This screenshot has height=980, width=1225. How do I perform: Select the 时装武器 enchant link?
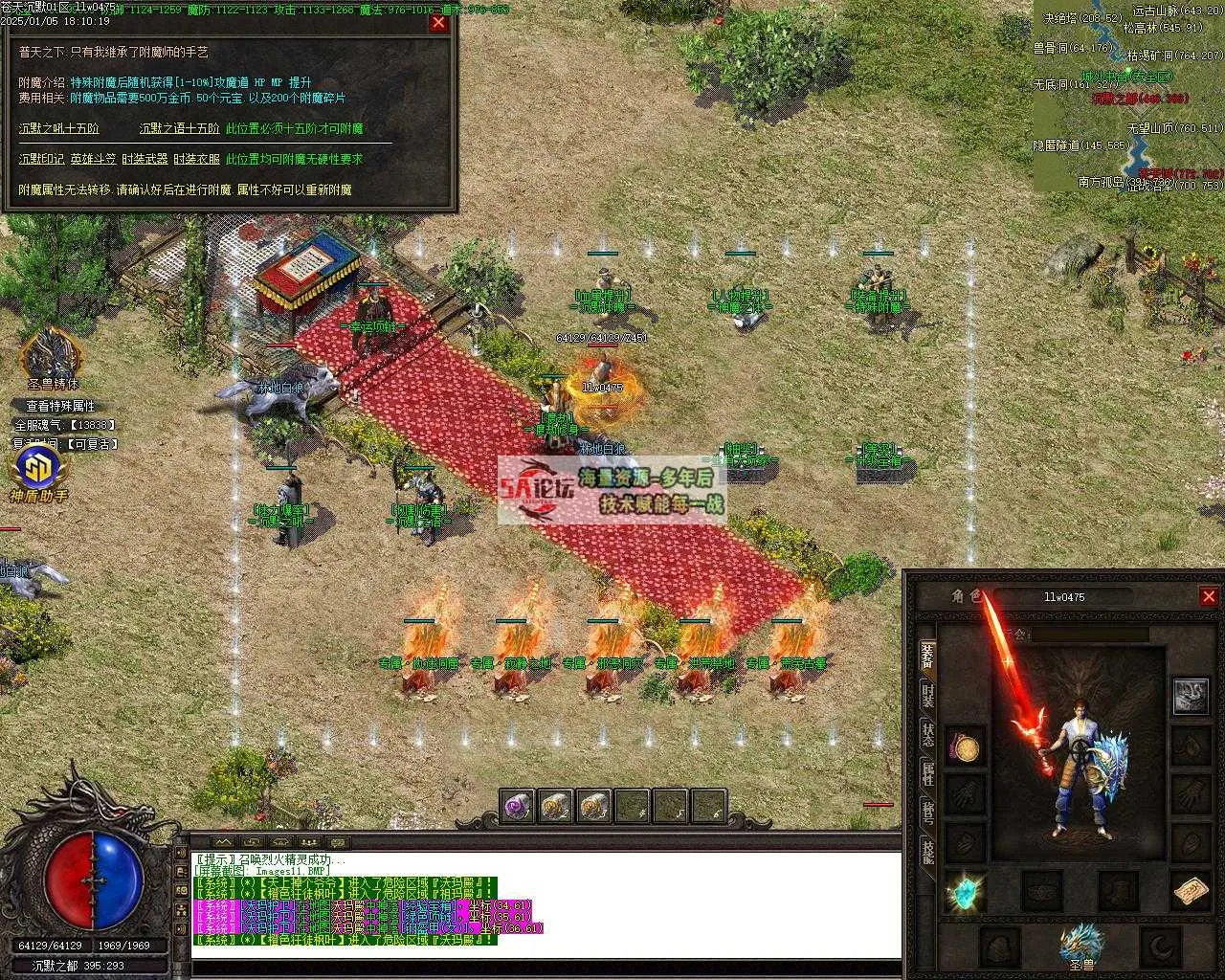[x=145, y=159]
